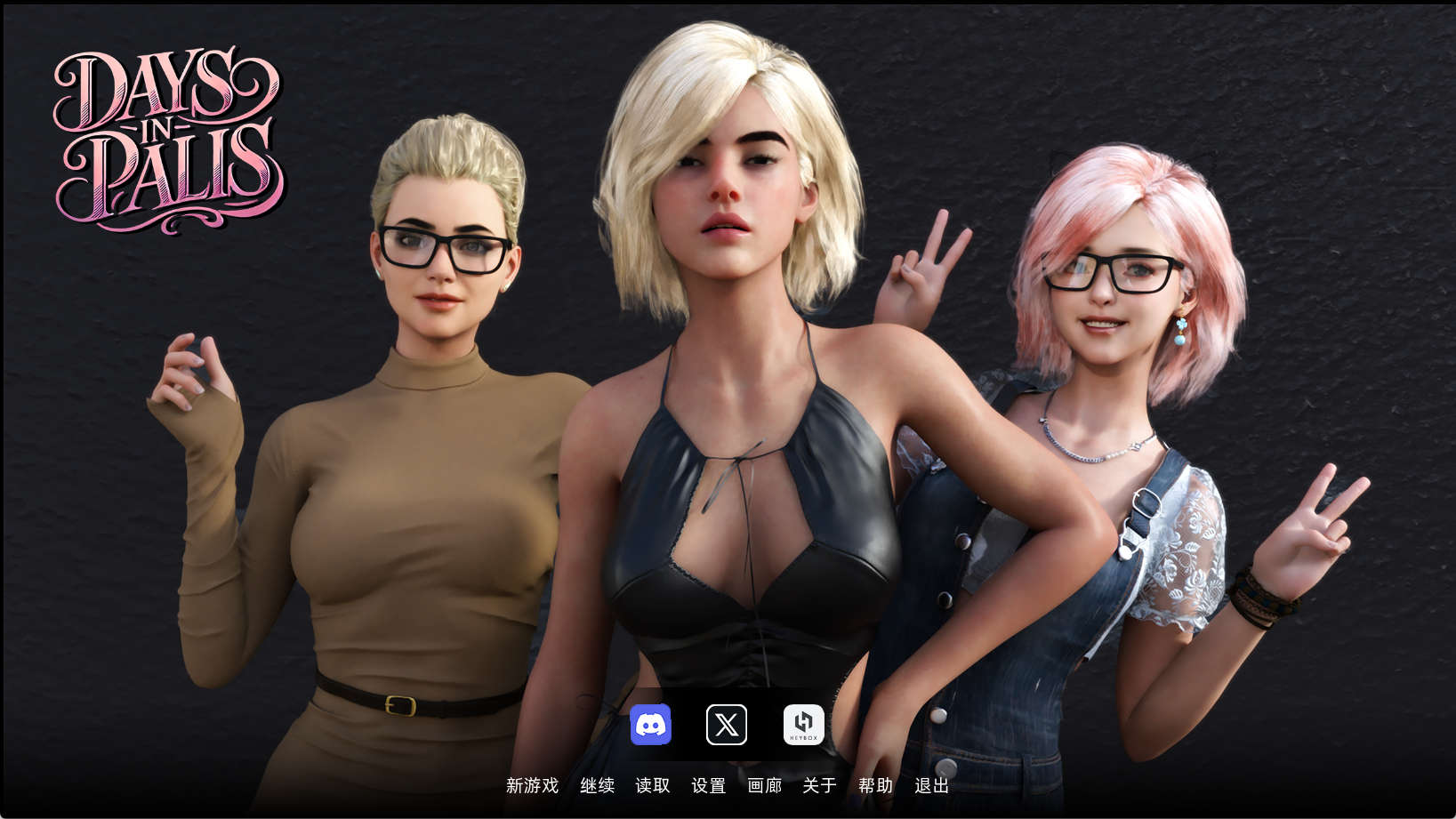This screenshot has height=819, width=1456.
Task: Load a saved game via 读取
Action: pyautogui.click(x=653, y=786)
